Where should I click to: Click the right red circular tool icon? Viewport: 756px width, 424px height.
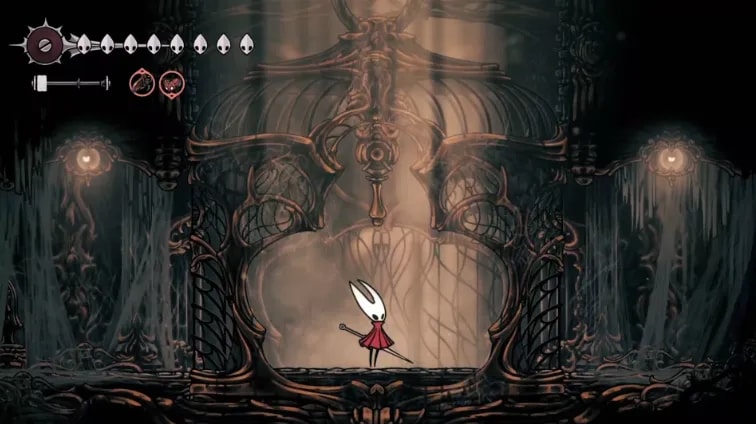click(x=172, y=83)
